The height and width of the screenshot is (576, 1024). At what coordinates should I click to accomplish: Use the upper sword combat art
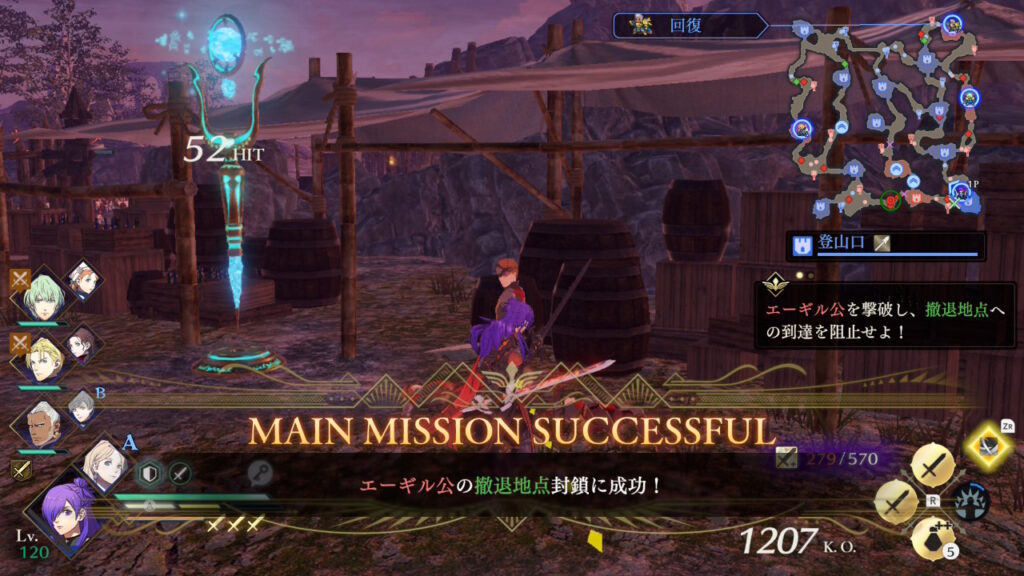(x=934, y=466)
